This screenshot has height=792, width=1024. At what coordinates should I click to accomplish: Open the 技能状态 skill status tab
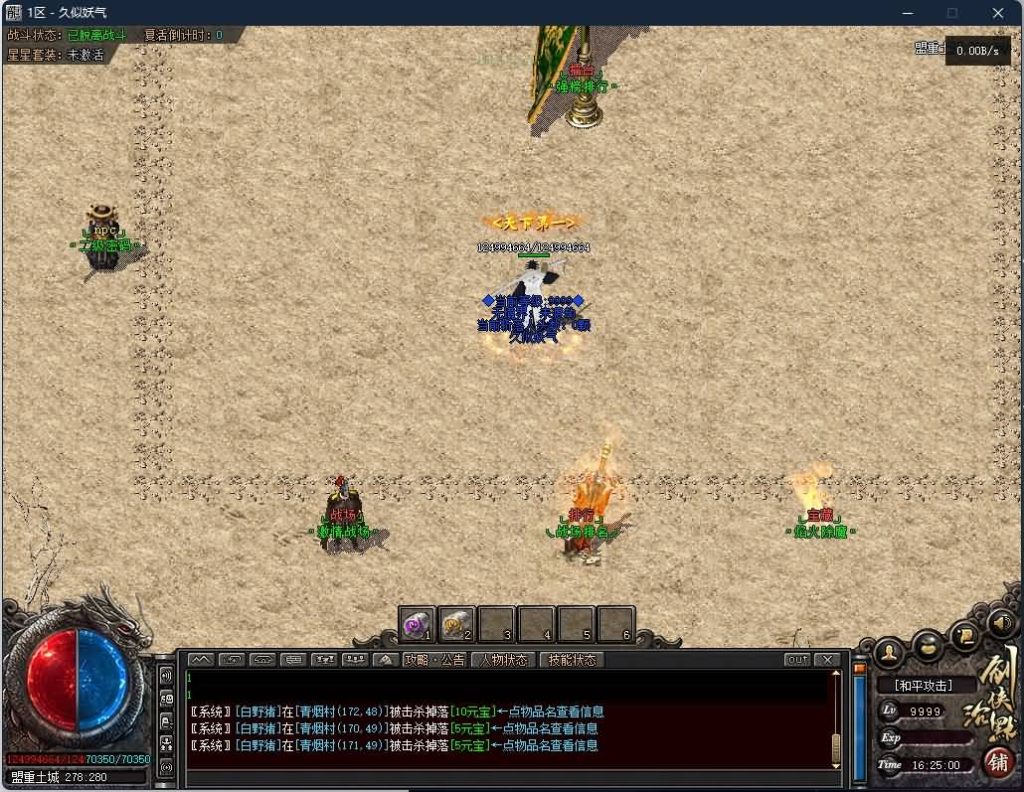[x=572, y=660]
